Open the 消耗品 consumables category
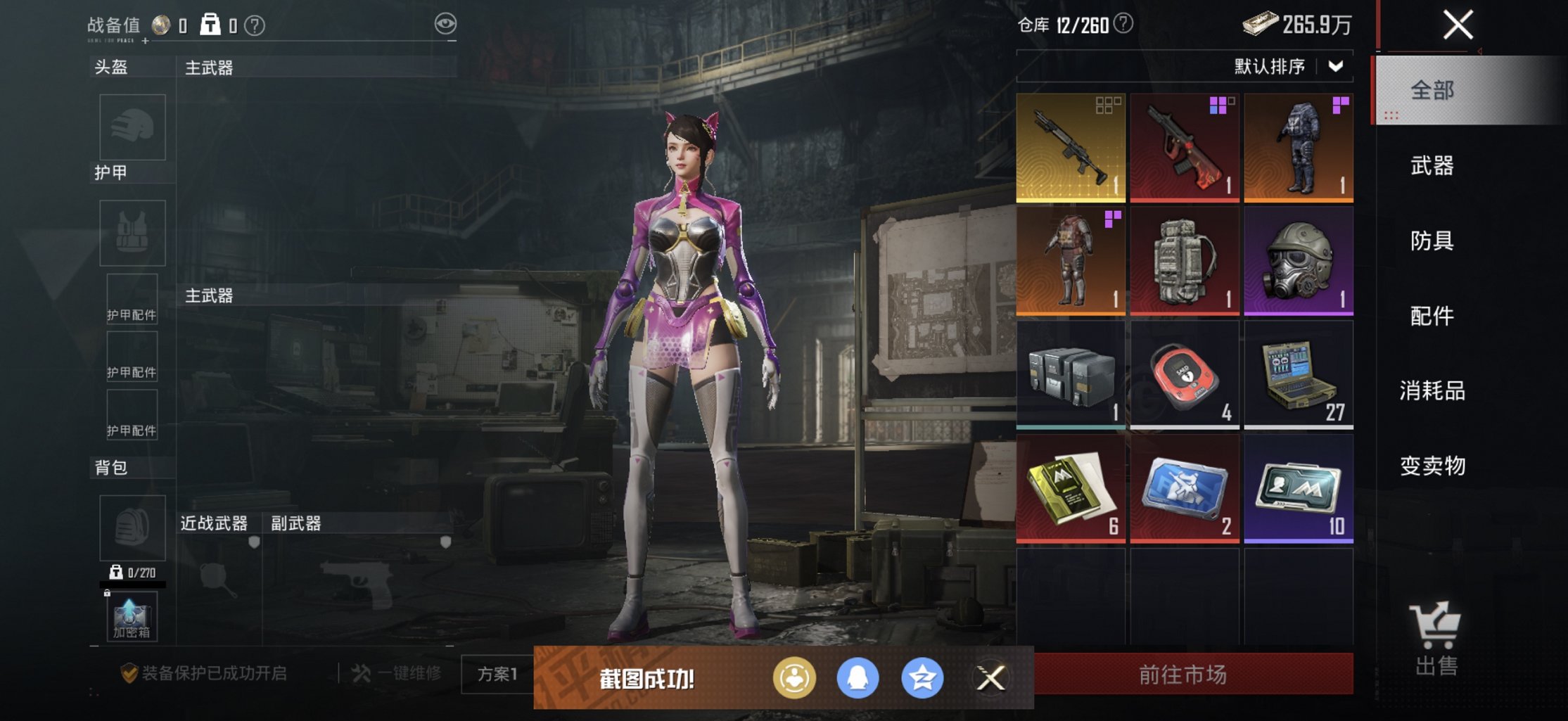Screen dimensions: 1568x721 [x=1432, y=393]
